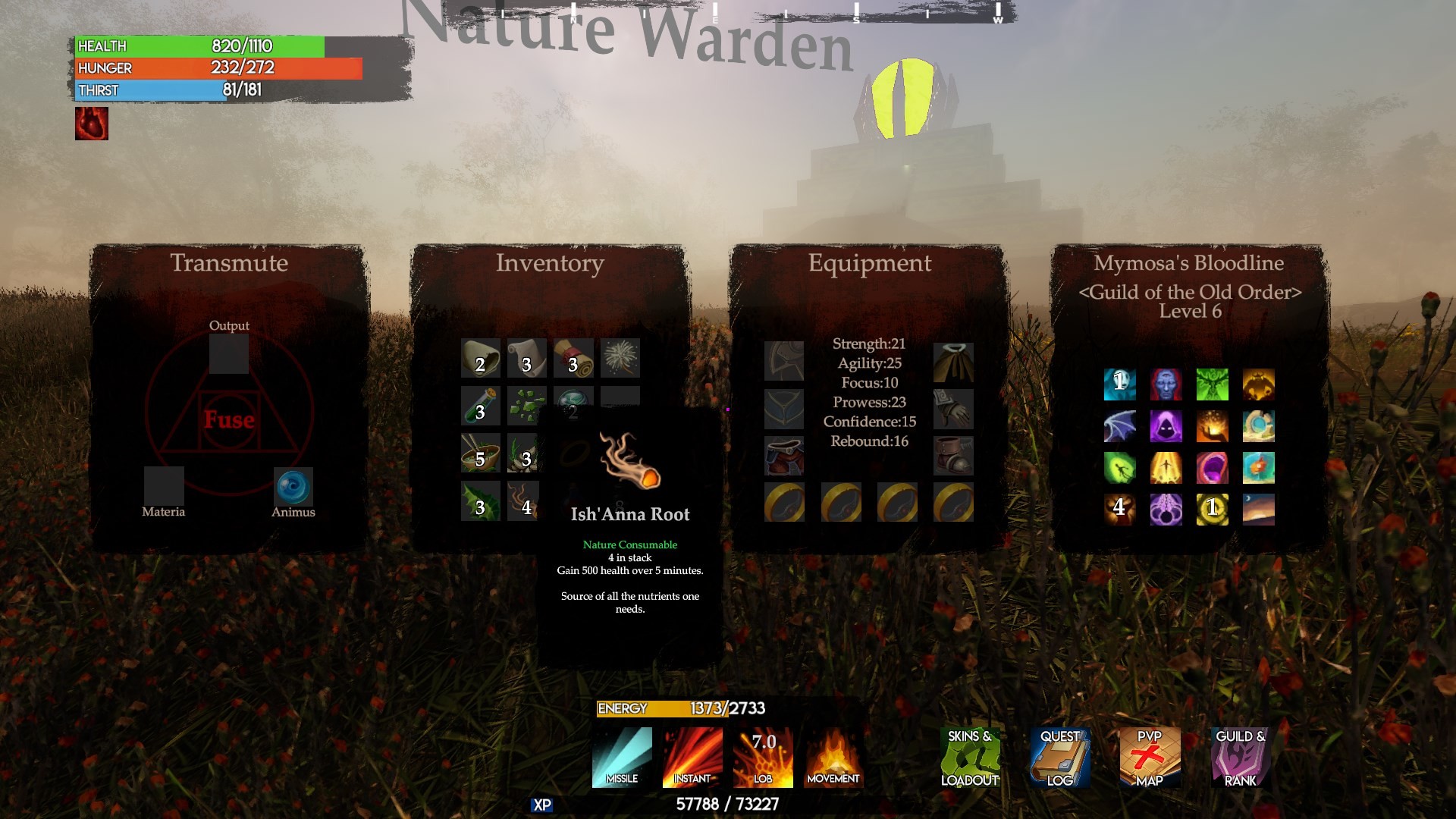Select the equipped boots slot
This screenshot has height=819, width=1456.
point(953,455)
